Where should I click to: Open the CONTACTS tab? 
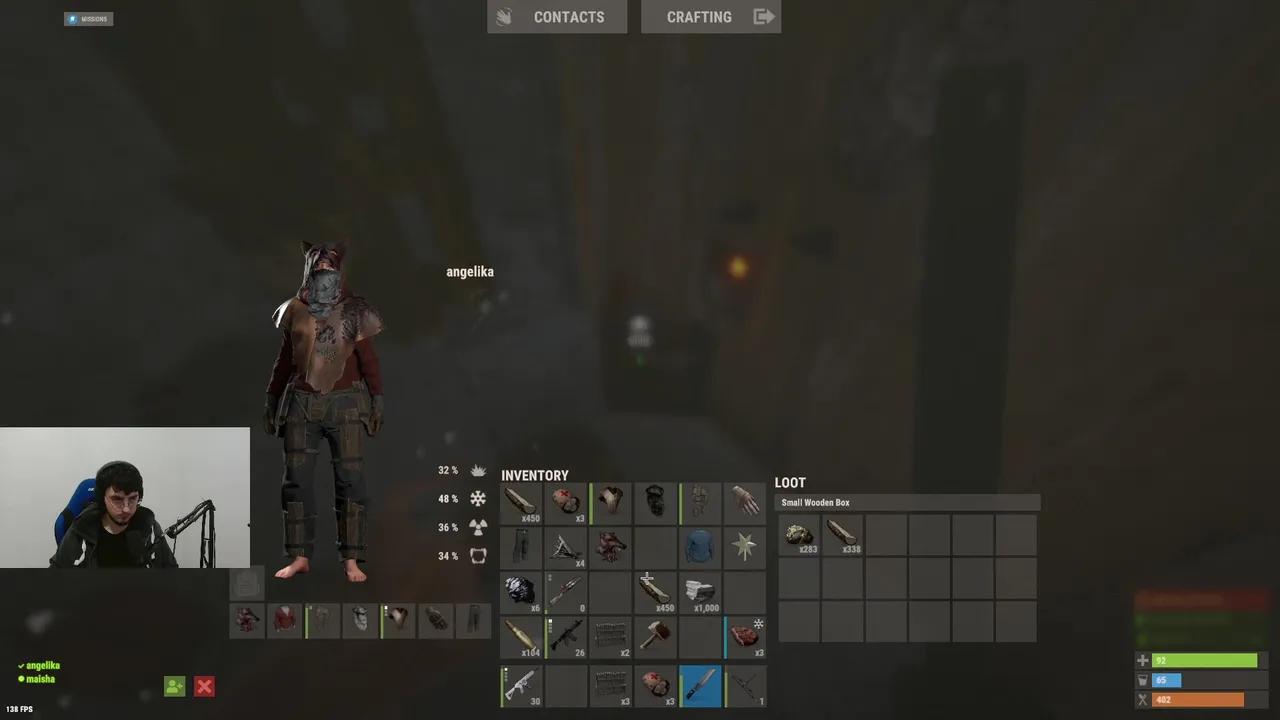[x=569, y=17]
